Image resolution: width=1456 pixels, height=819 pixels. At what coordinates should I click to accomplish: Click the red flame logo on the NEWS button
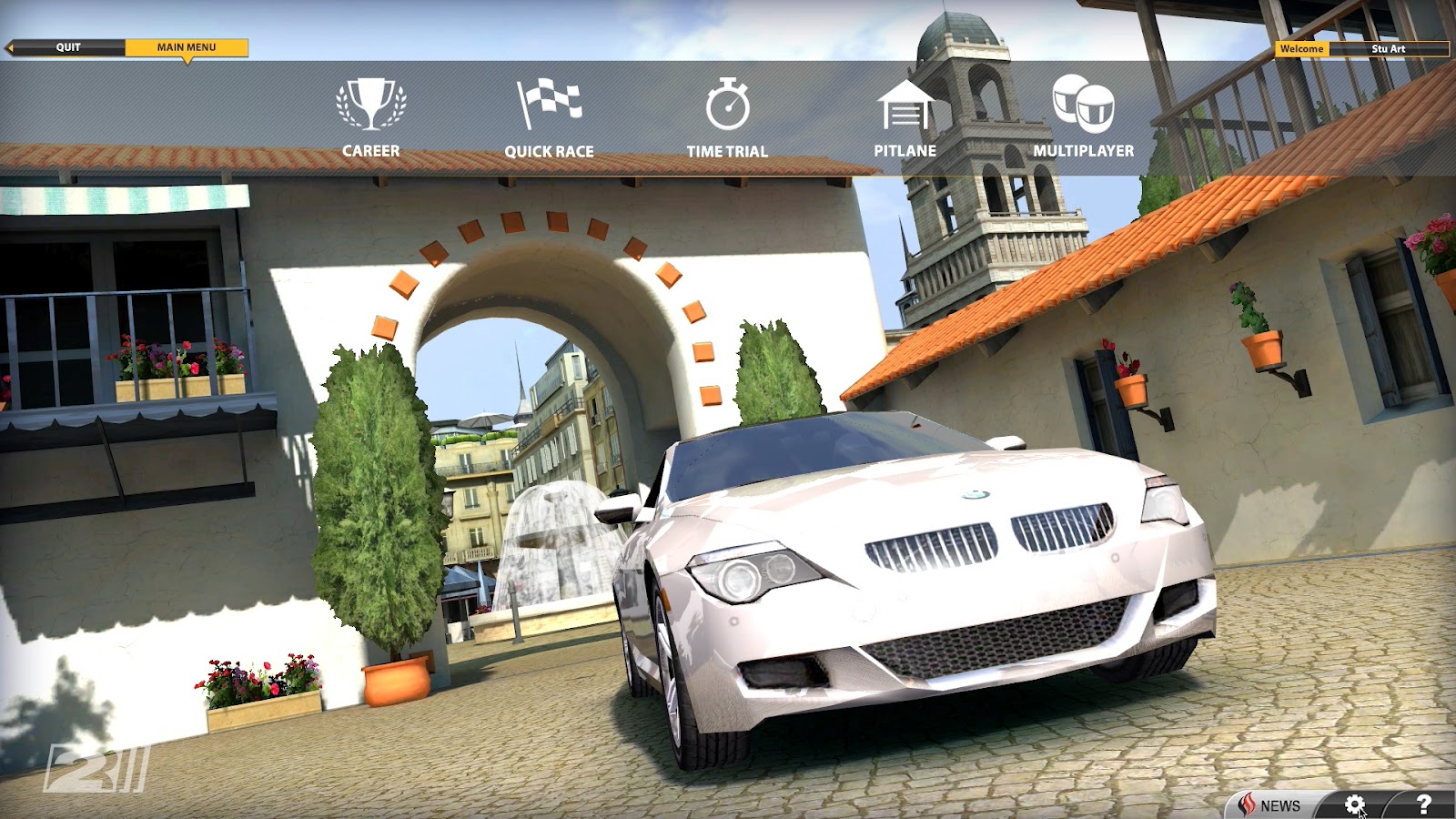tap(1246, 804)
